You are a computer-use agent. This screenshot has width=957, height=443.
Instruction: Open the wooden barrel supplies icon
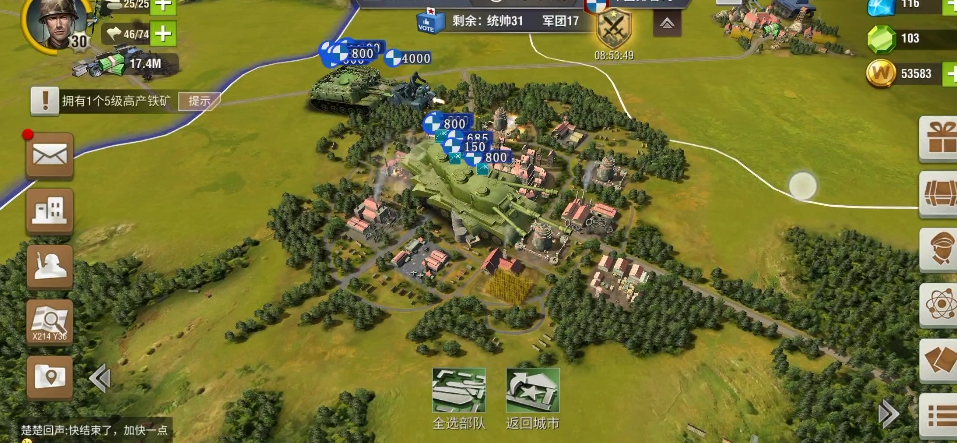pyautogui.click(x=940, y=191)
